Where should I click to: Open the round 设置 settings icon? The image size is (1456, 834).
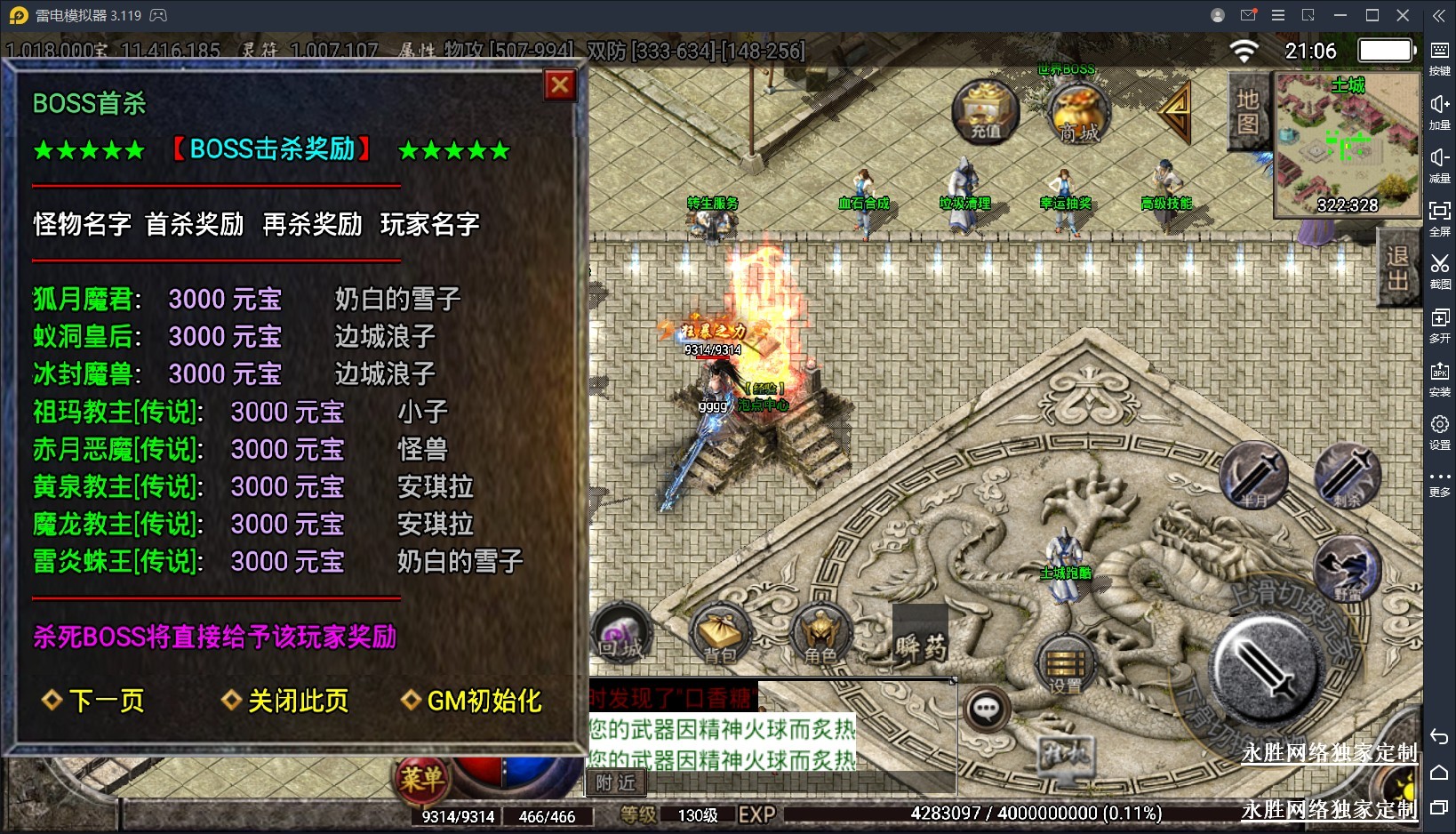pos(1065,665)
